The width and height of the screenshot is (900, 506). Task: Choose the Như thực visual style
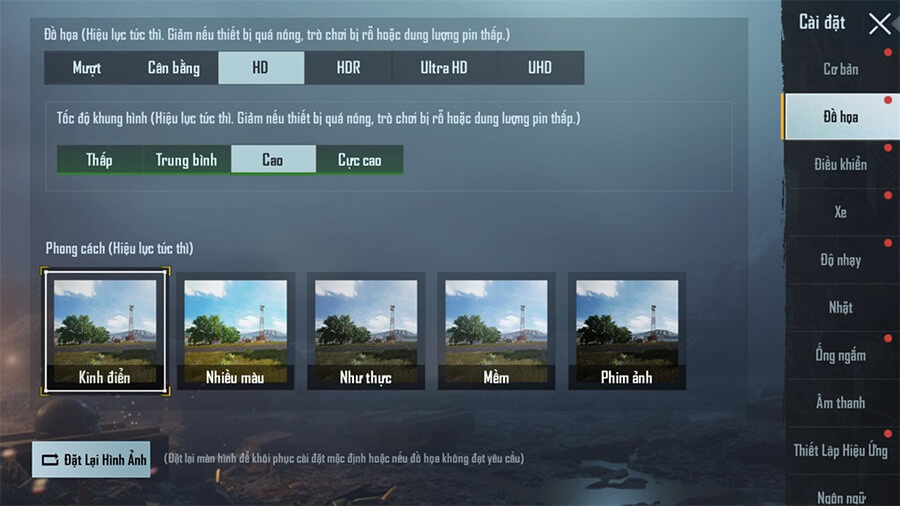pyautogui.click(x=366, y=331)
